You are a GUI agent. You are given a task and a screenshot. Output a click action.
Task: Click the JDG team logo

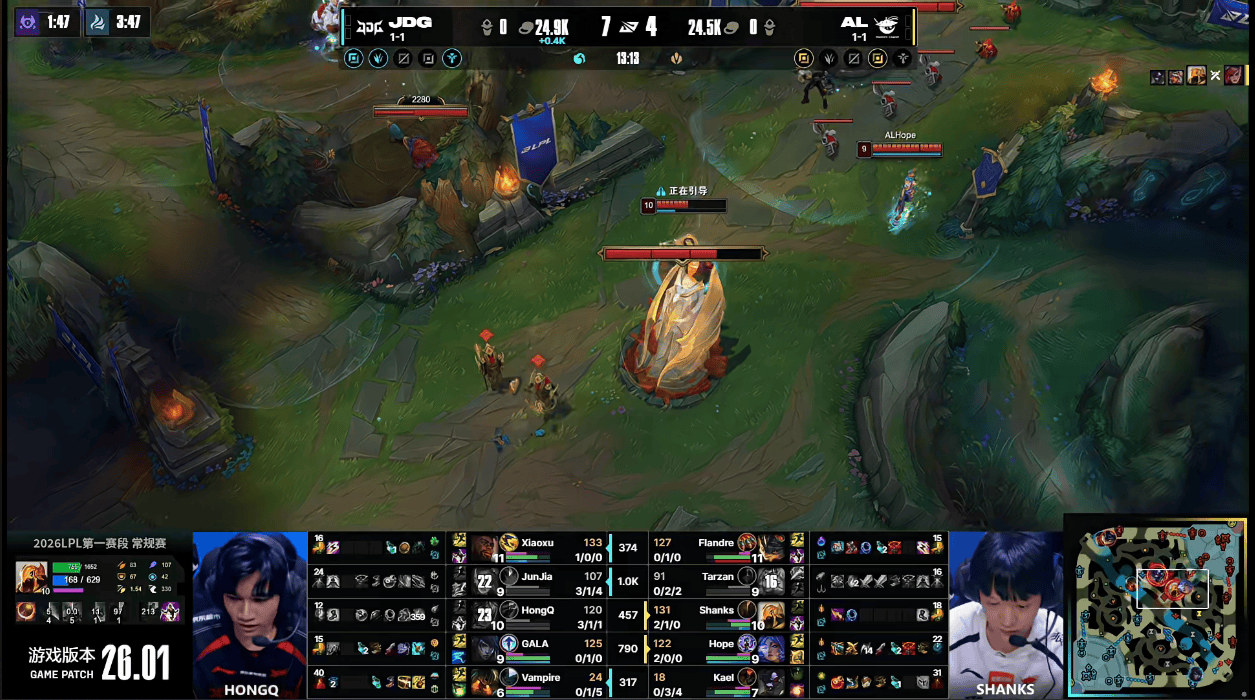(369, 23)
